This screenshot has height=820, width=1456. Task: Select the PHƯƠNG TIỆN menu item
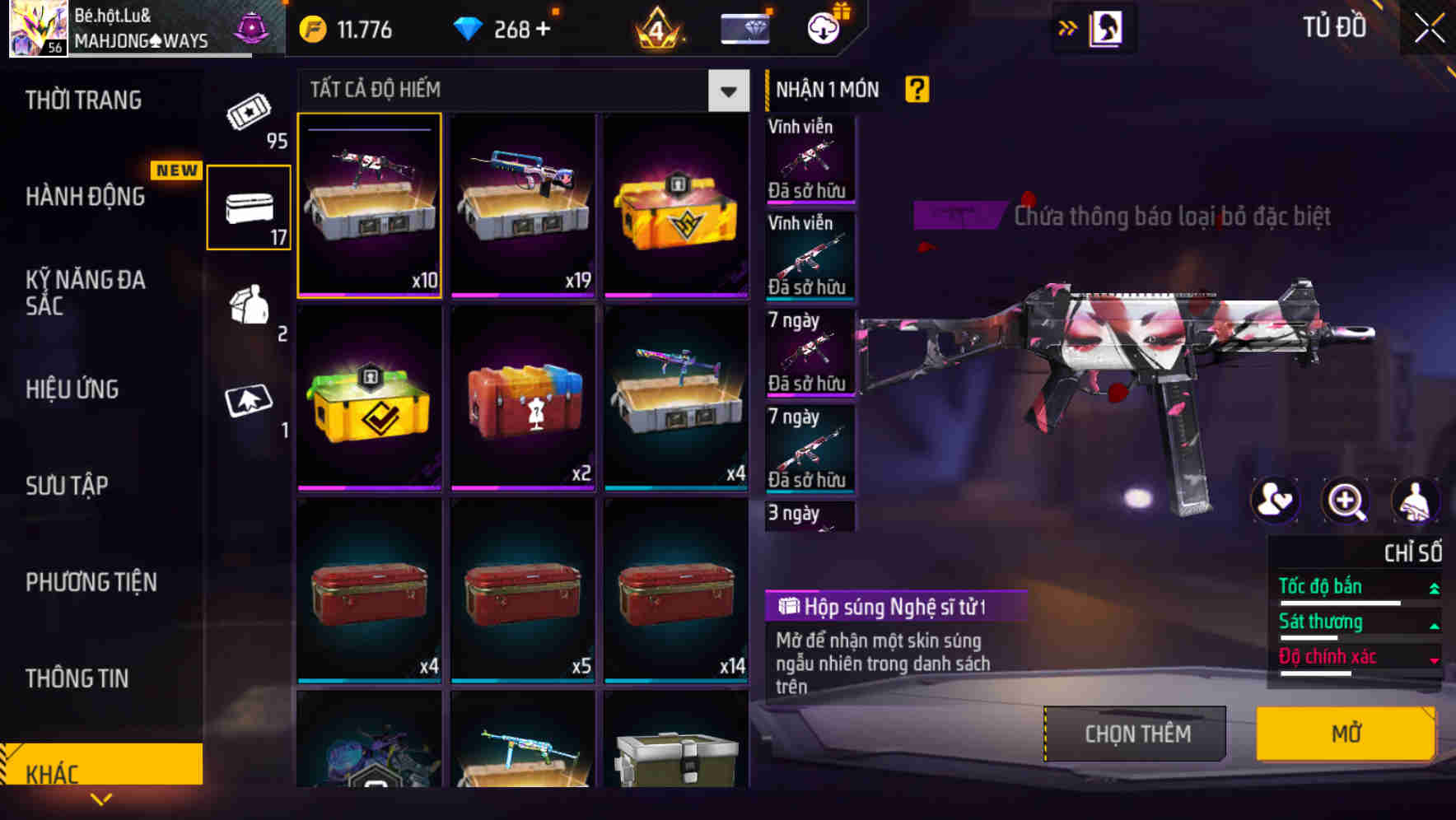[91, 582]
